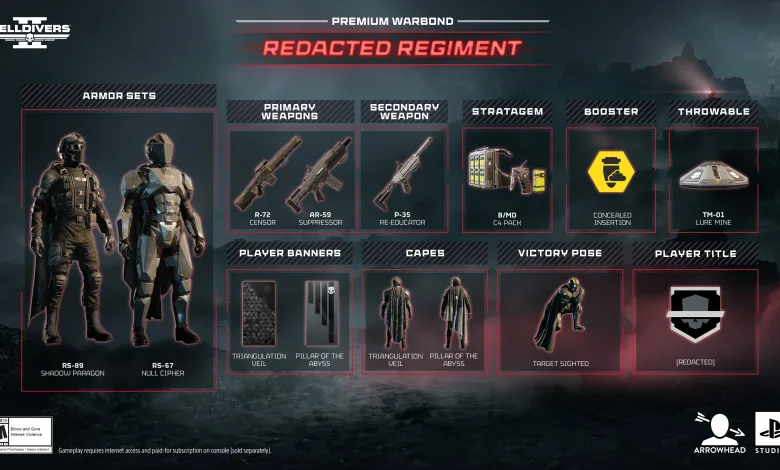Image resolution: width=780 pixels, height=470 pixels.
Task: Select the [Redacted] player title emblem
Action: [694, 313]
